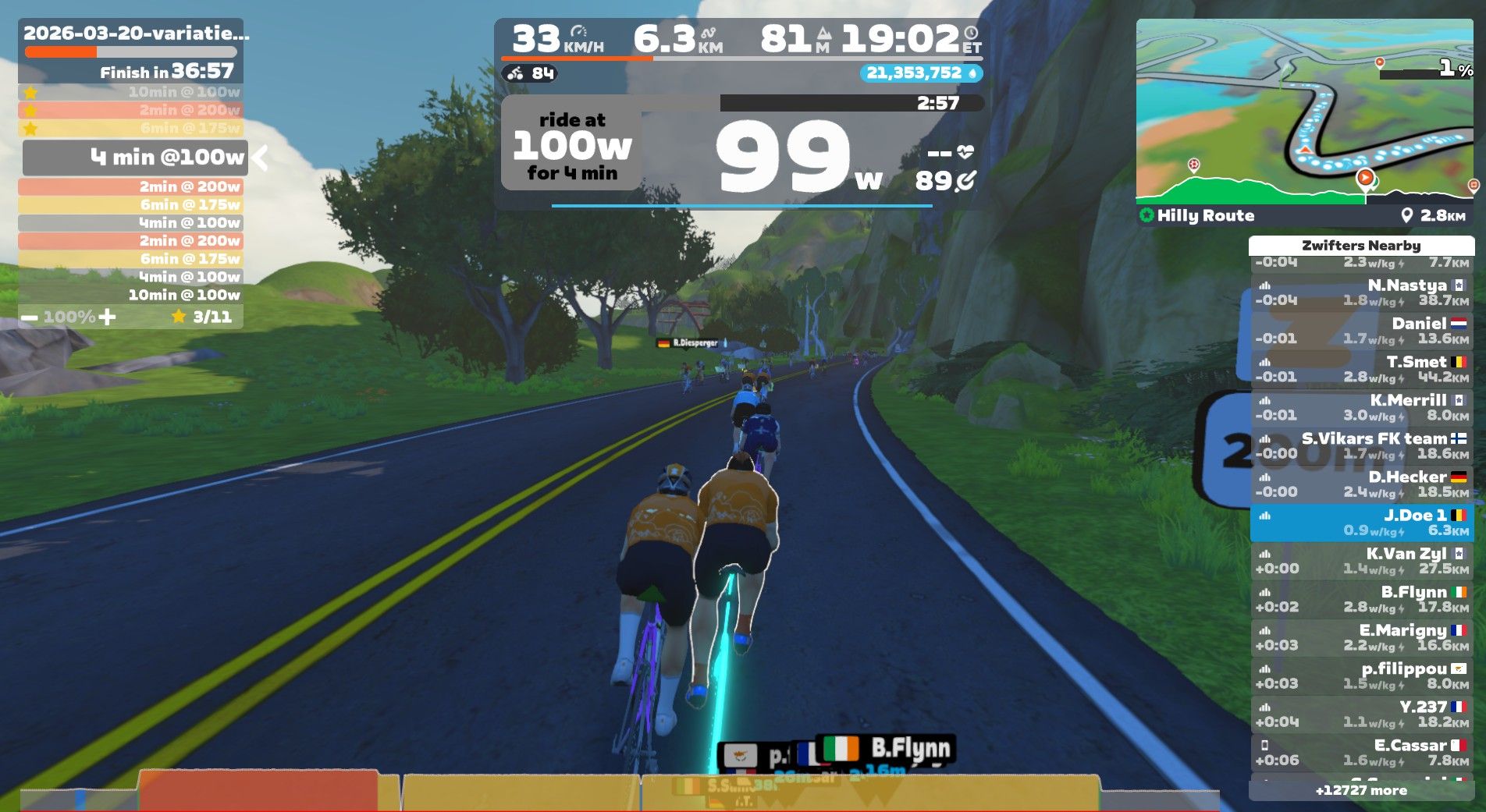Select E.Marigny in the nearby list

(1361, 637)
